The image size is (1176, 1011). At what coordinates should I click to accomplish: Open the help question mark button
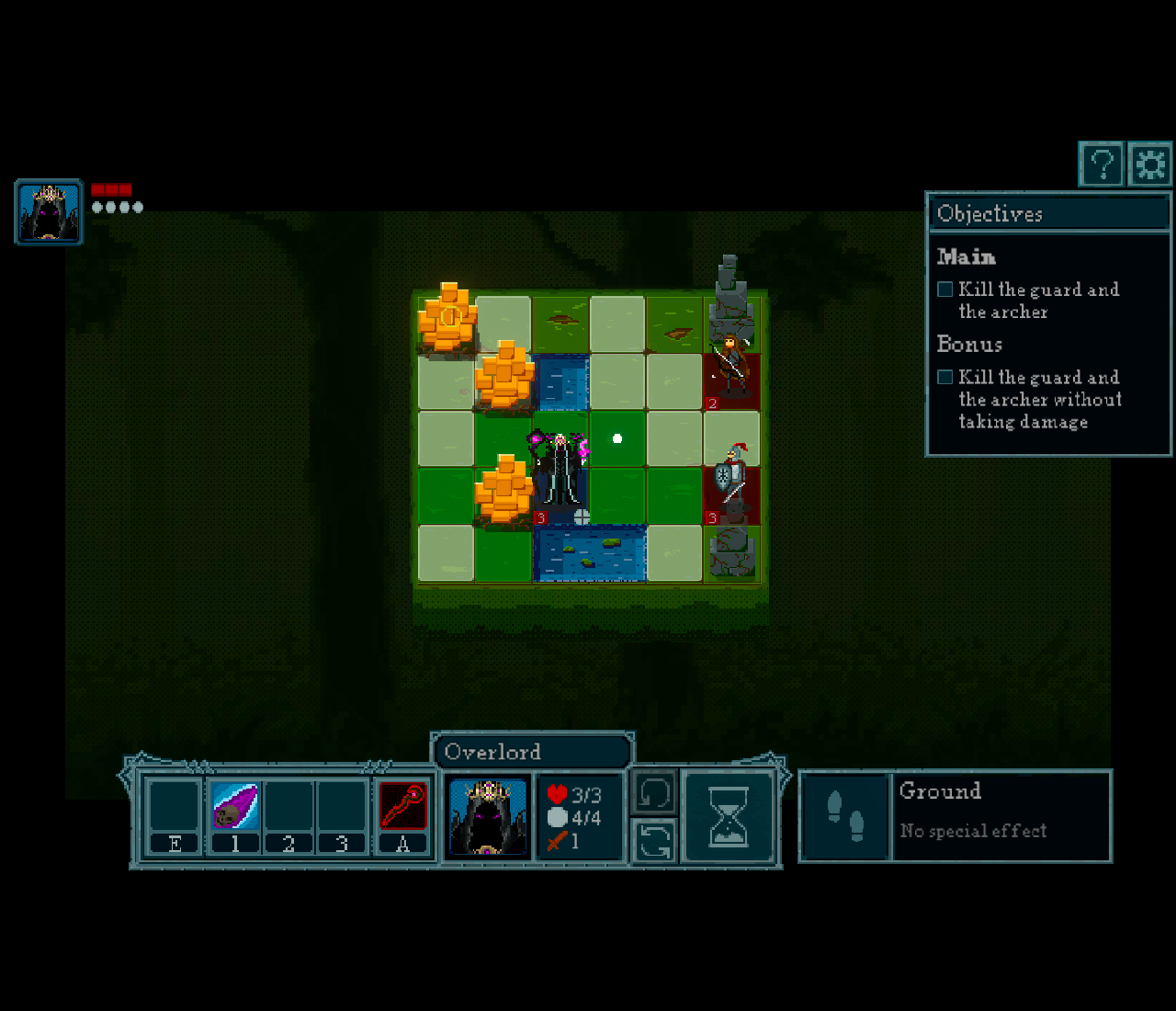point(1101,165)
